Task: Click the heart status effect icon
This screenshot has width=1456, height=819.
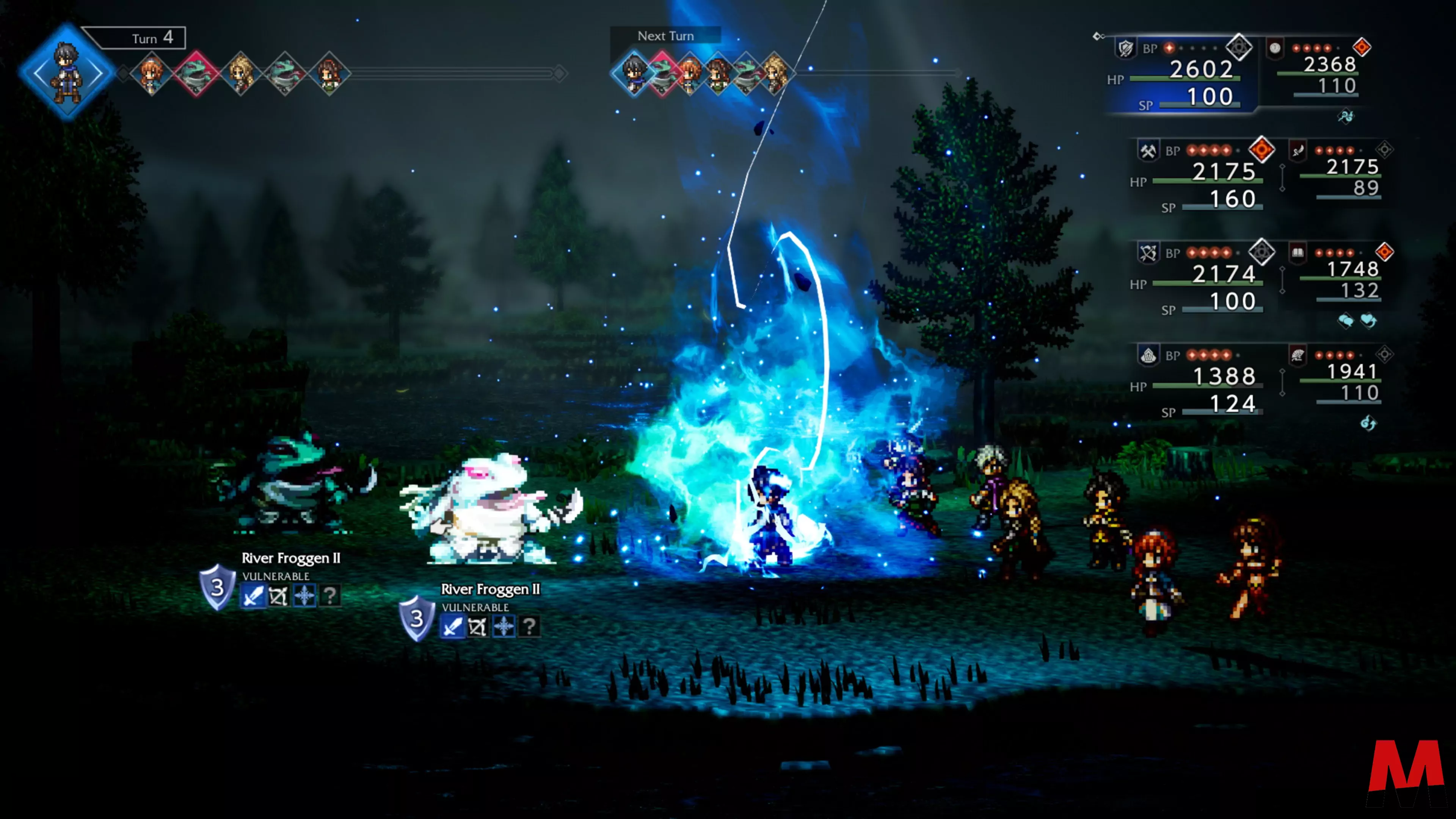Action: (1368, 321)
